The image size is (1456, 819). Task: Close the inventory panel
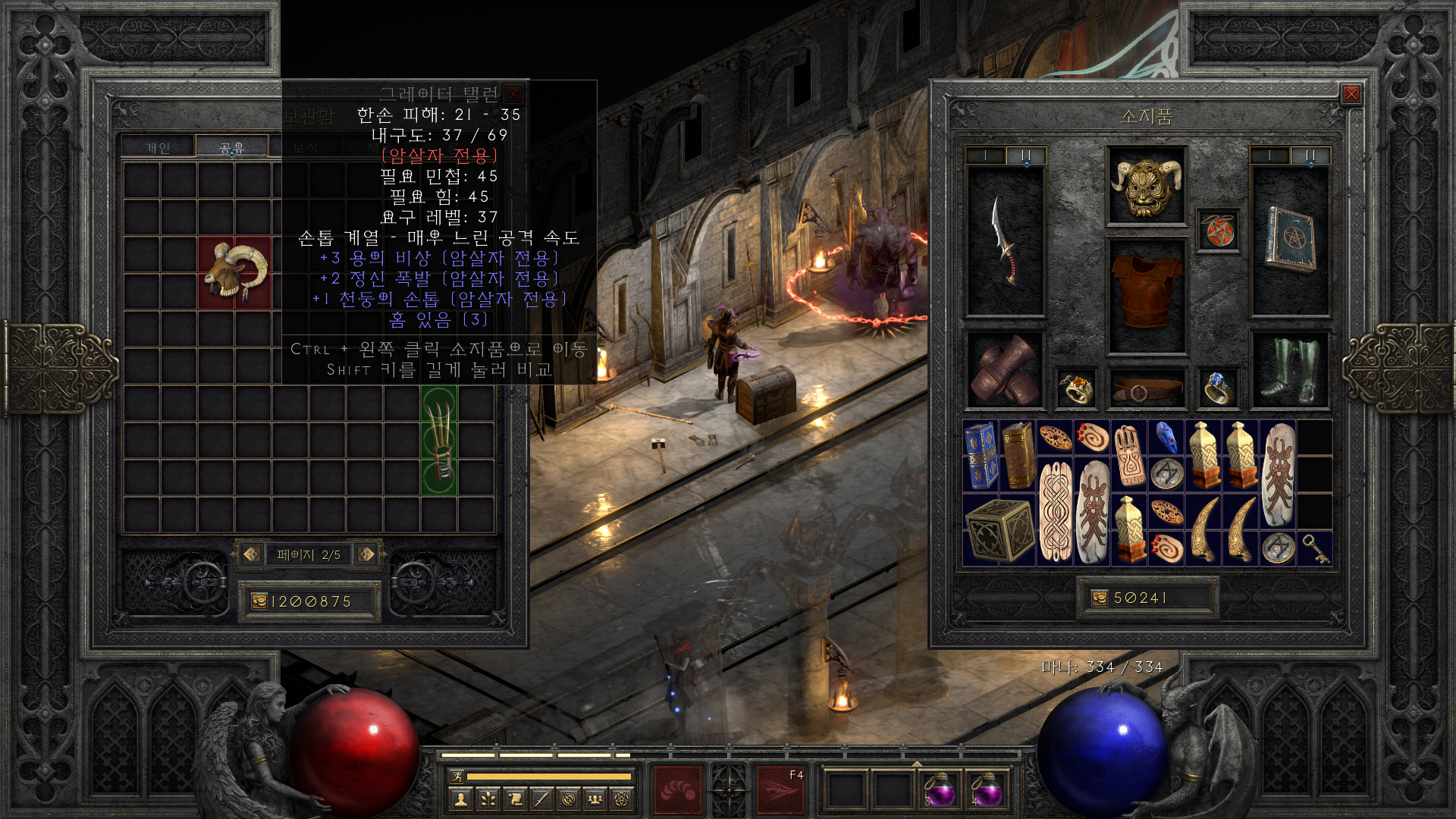pos(1351,94)
